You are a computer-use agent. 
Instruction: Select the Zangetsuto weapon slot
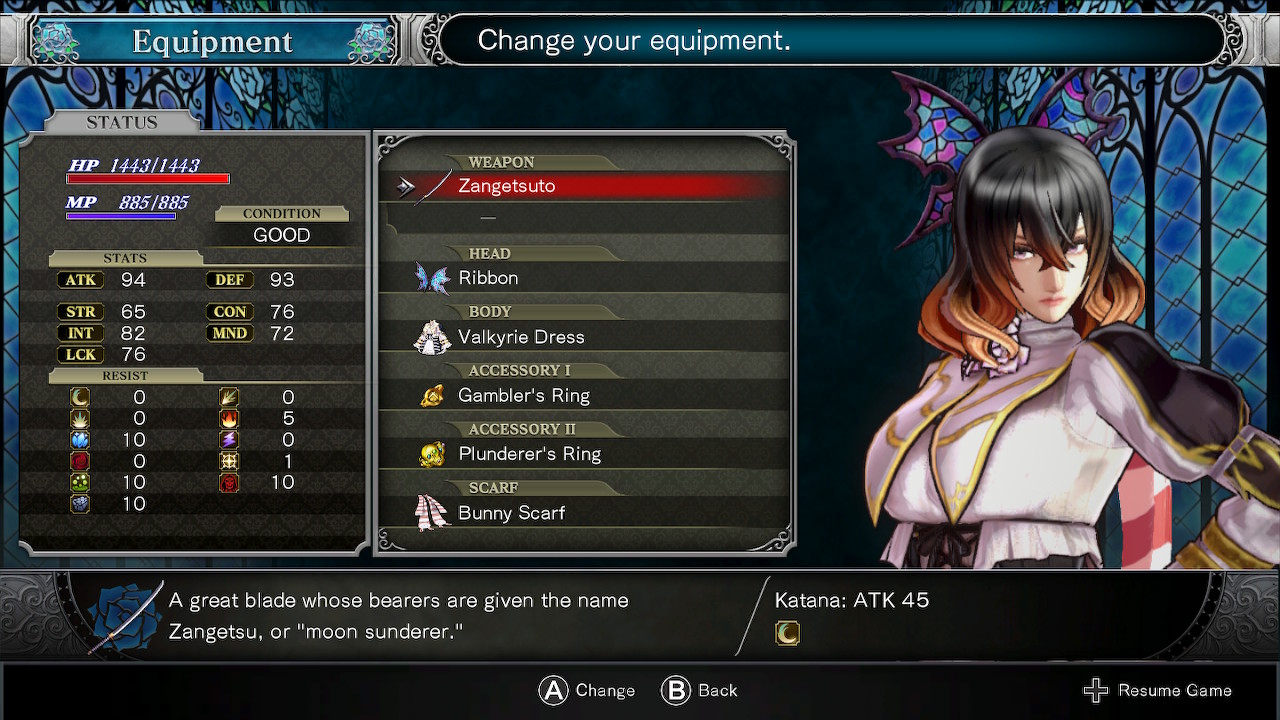(506, 186)
